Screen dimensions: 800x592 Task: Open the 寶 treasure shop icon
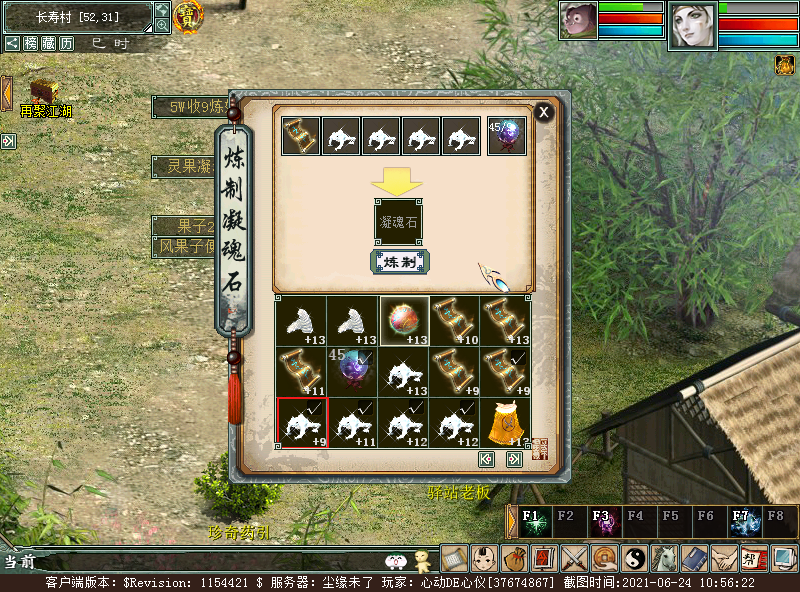[x=187, y=15]
